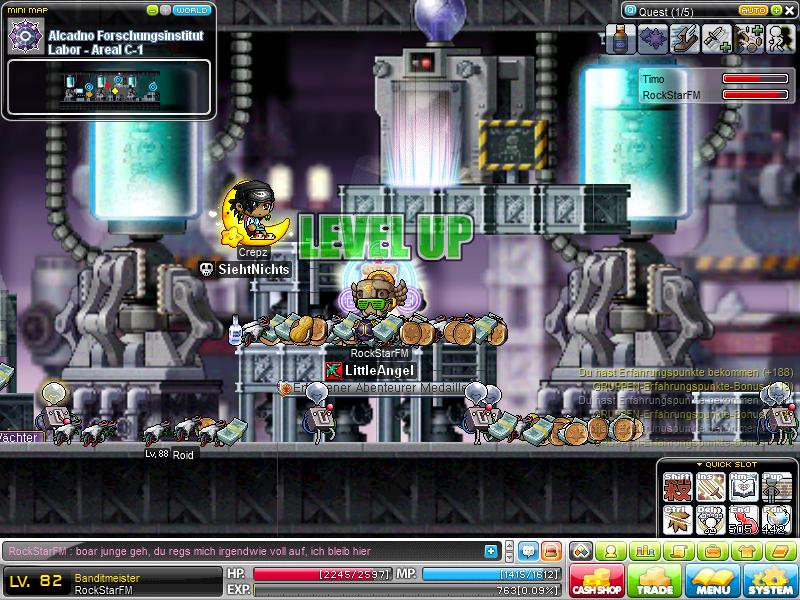The width and height of the screenshot is (800, 600).
Task: Expand the quest tracker with green plus
Action: pyautogui.click(x=775, y=10)
